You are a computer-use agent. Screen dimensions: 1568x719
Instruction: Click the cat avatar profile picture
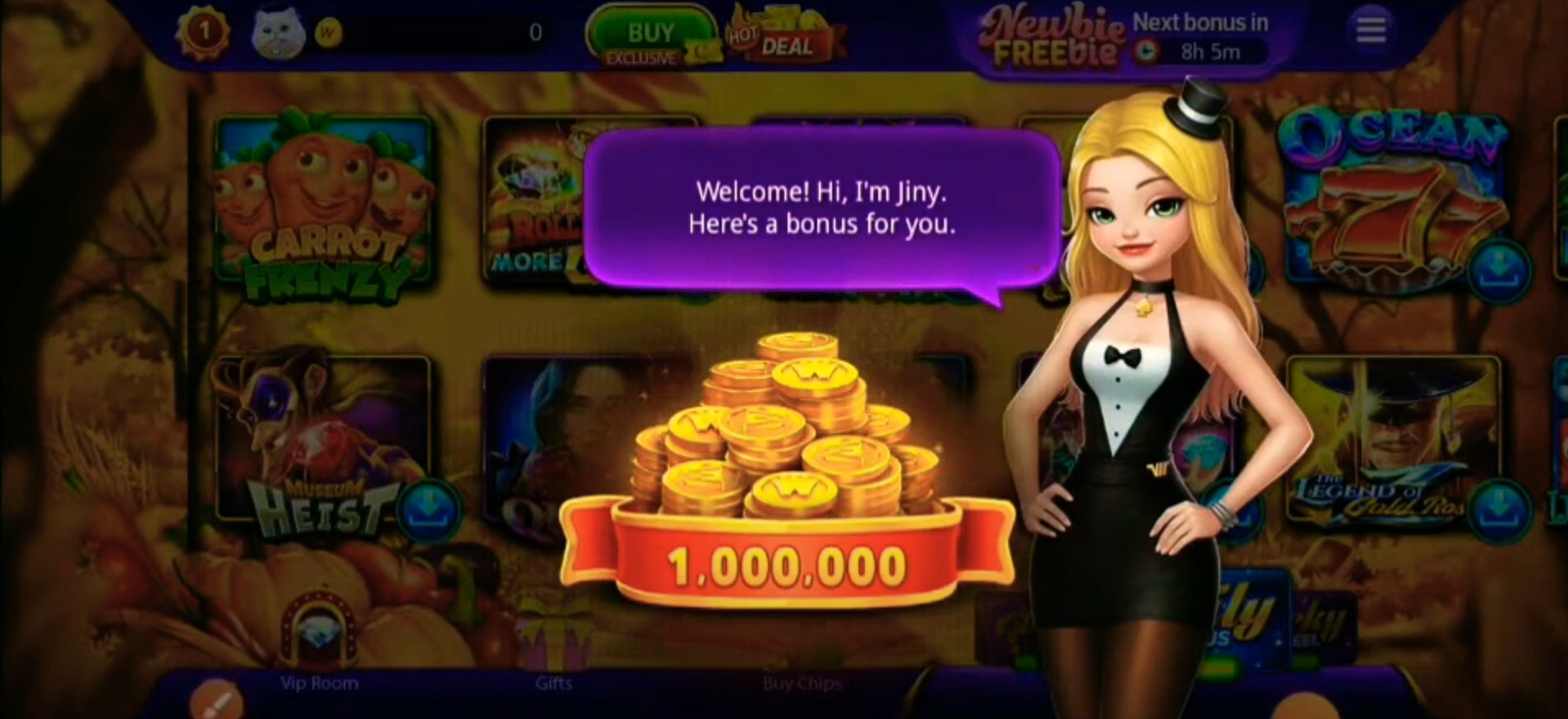(x=276, y=31)
